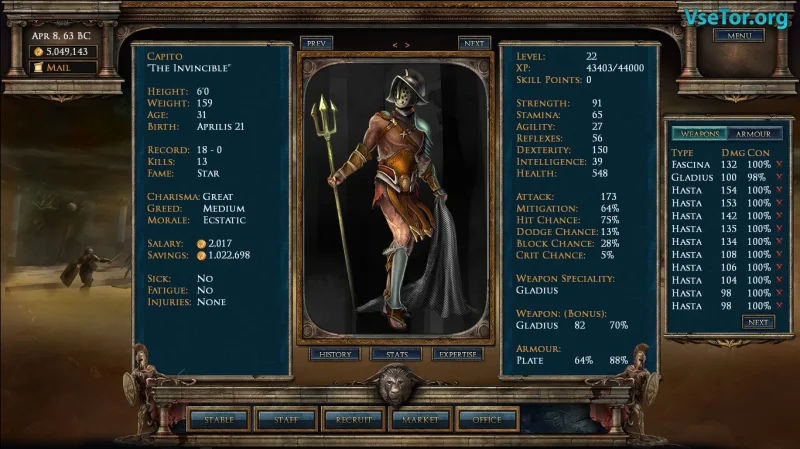
Task: Open the Recruit screen
Action: (354, 420)
